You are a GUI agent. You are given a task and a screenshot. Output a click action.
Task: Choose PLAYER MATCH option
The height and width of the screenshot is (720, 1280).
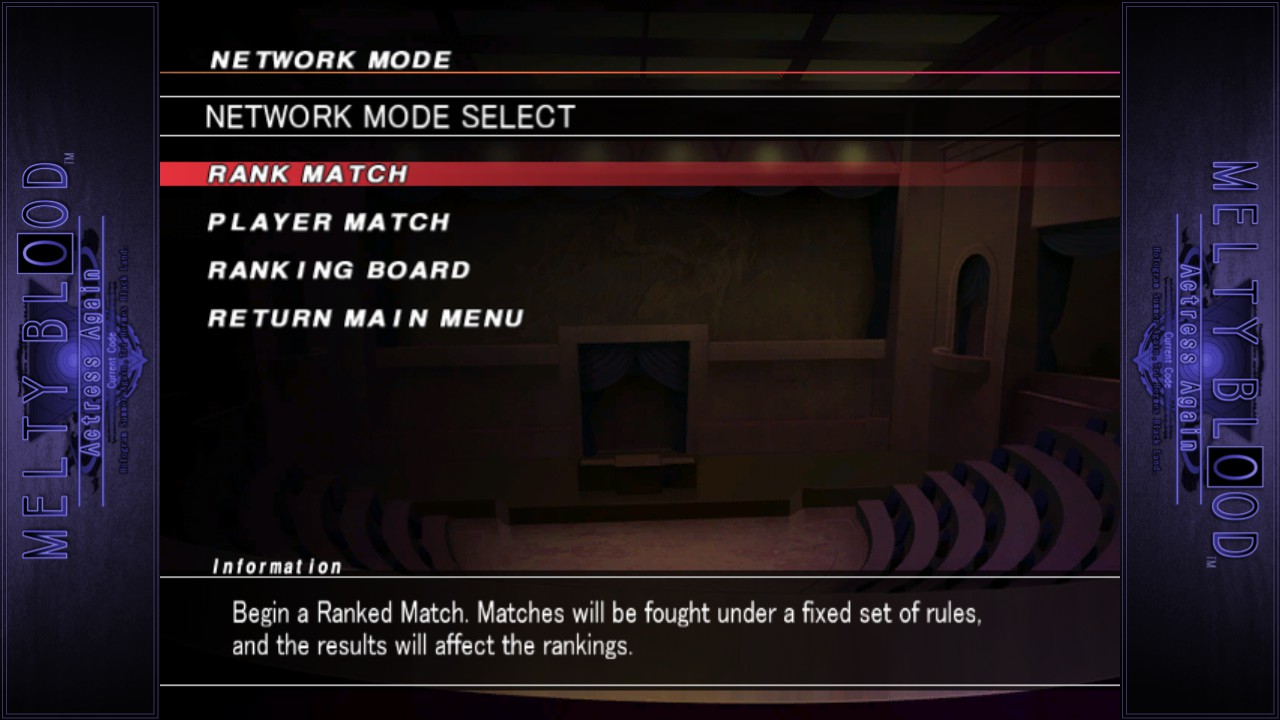[x=327, y=222]
